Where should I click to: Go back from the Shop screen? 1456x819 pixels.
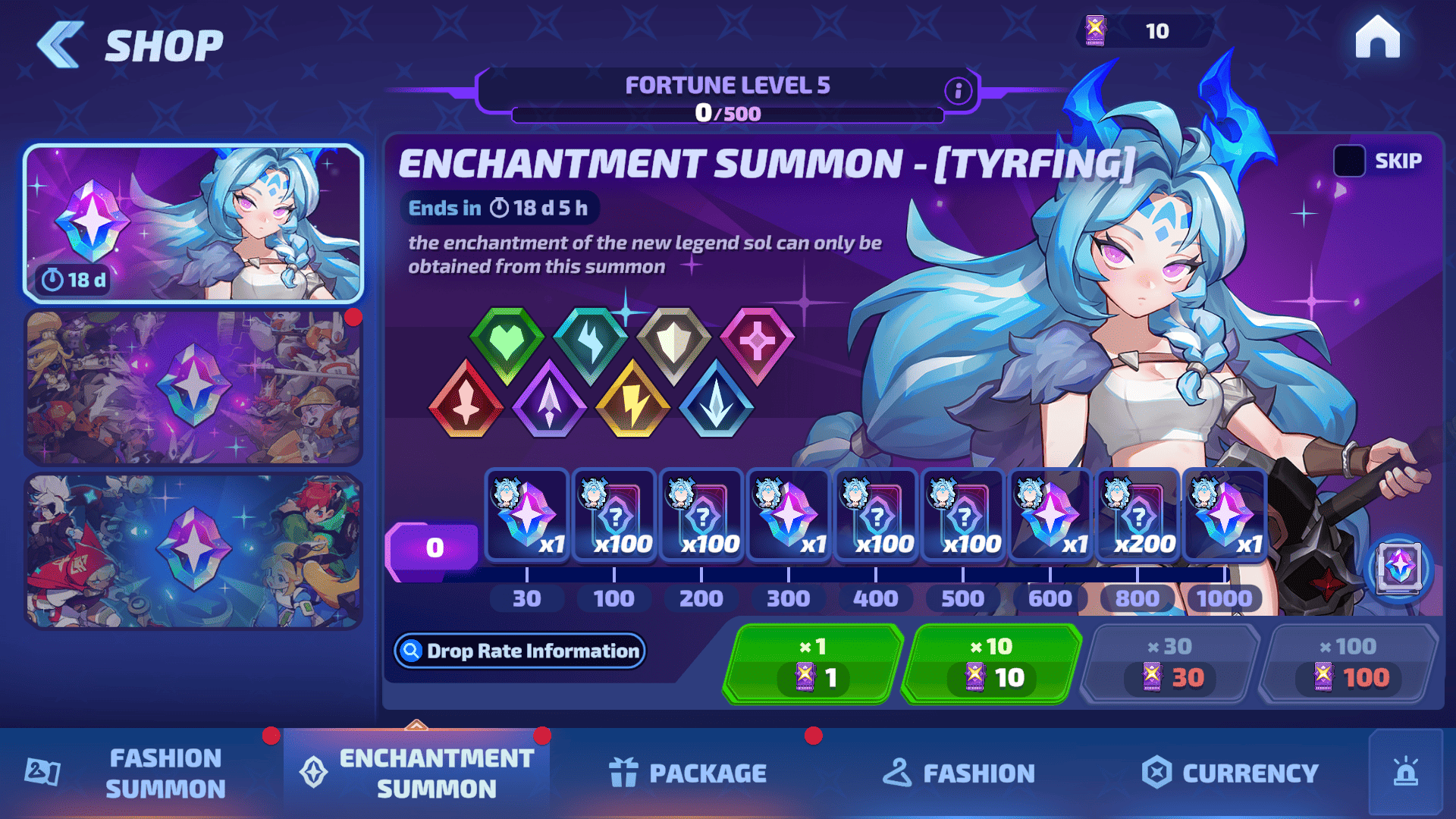(61, 45)
